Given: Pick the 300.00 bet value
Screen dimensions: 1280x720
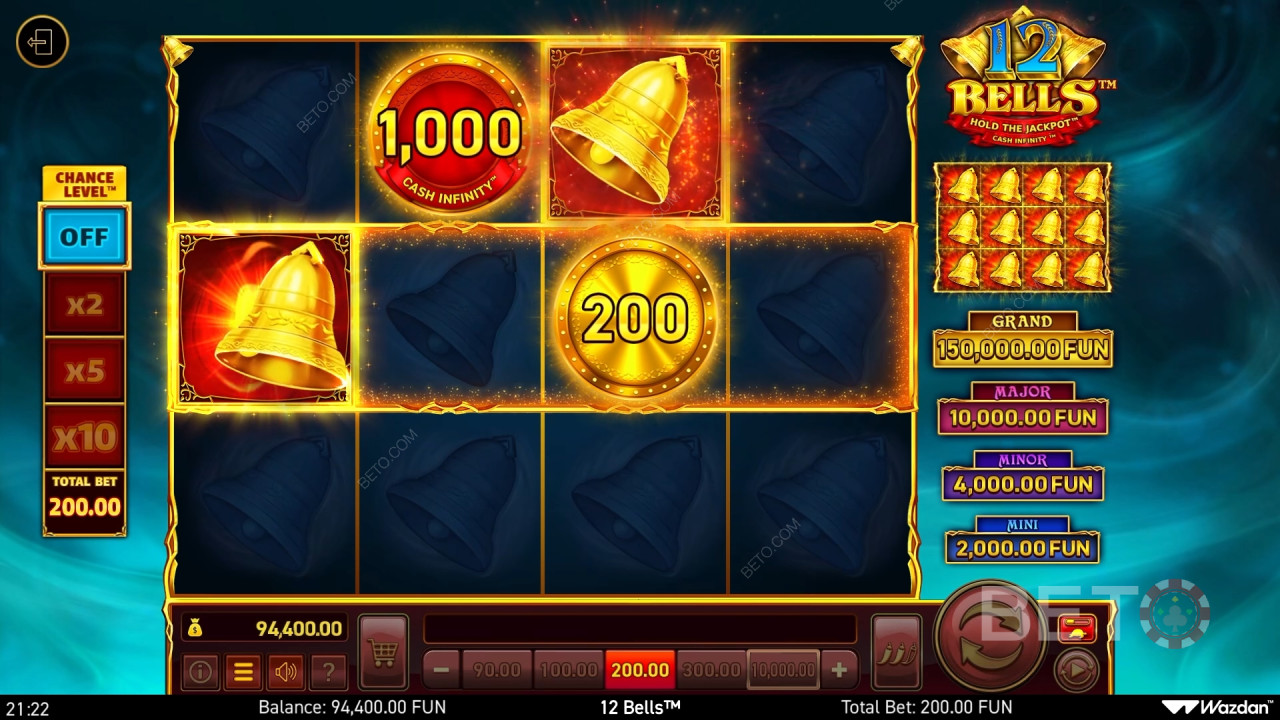Looking at the screenshot, I should [711, 670].
